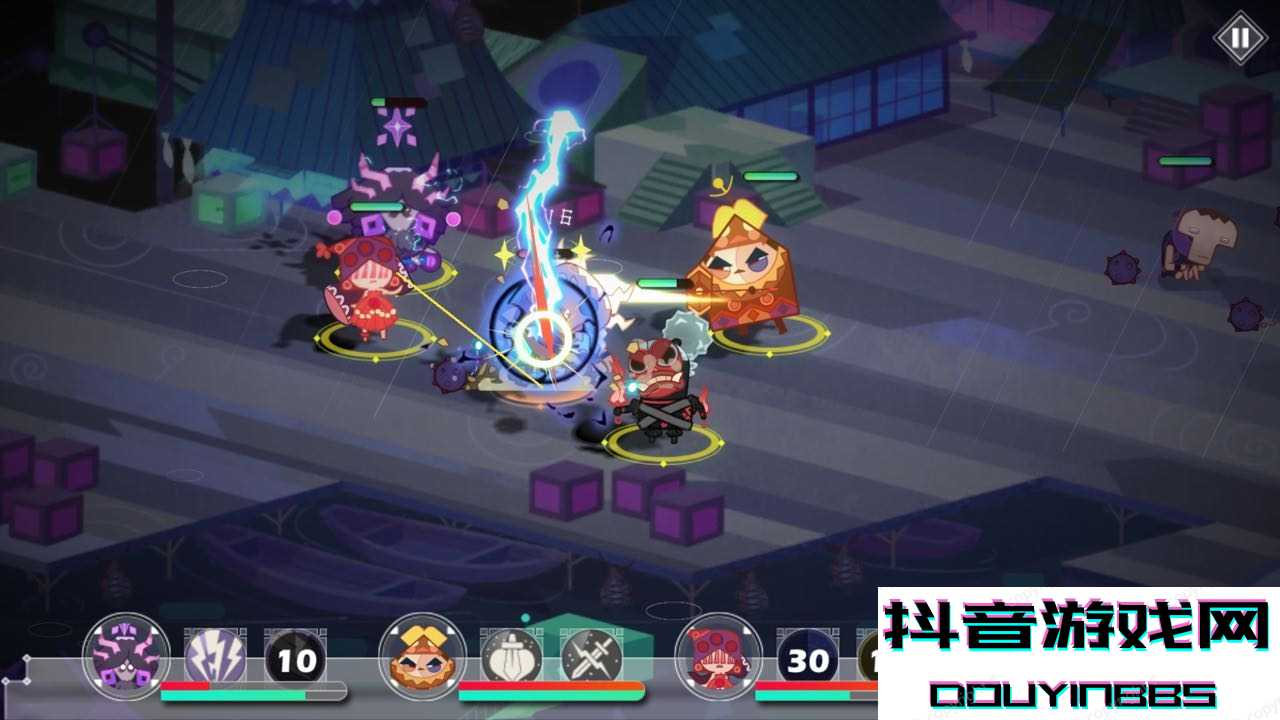The image size is (1280, 720).
Task: Select the orange-hooded warrior portrait
Action: [422, 656]
